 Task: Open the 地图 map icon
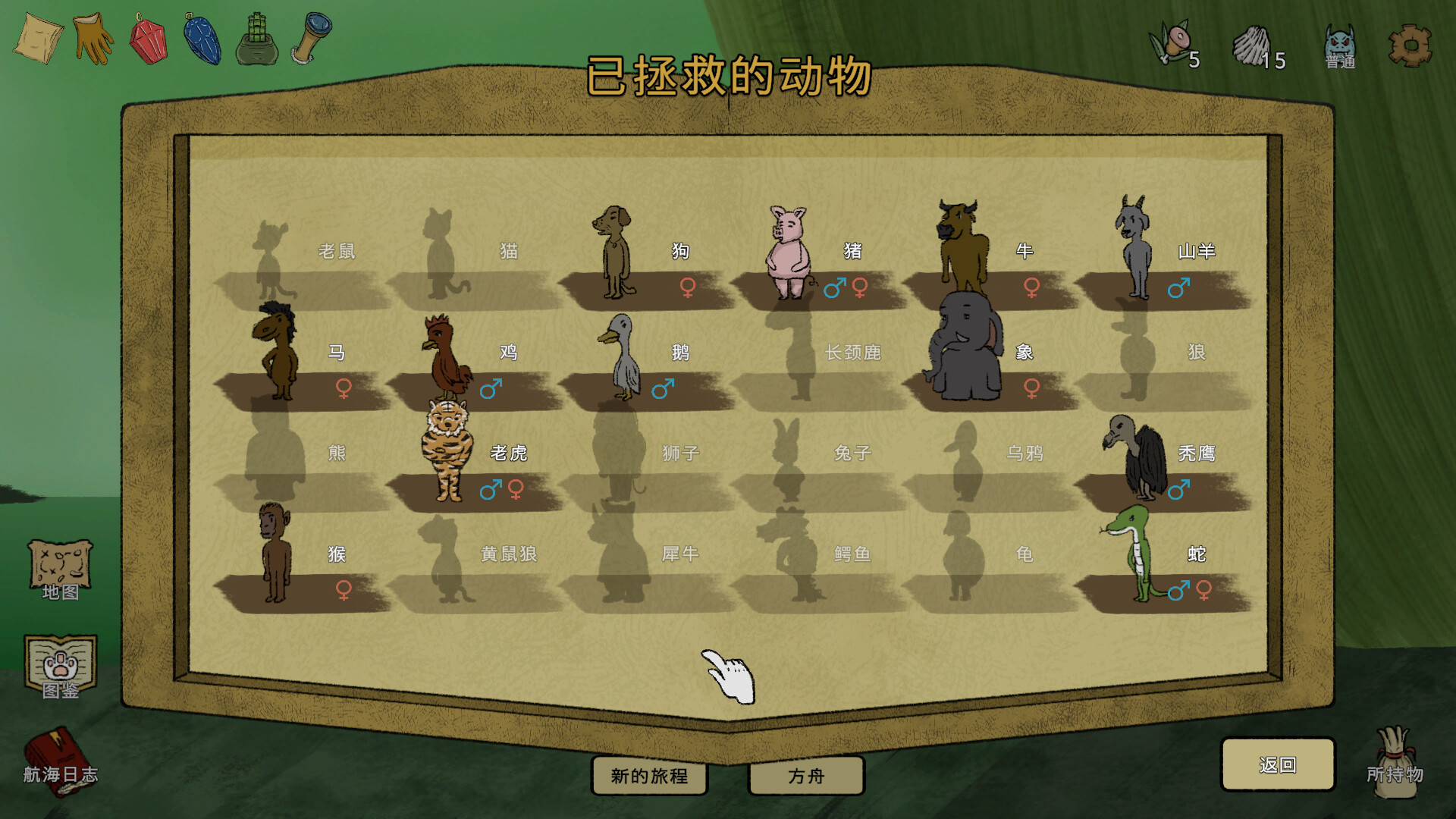tap(60, 569)
